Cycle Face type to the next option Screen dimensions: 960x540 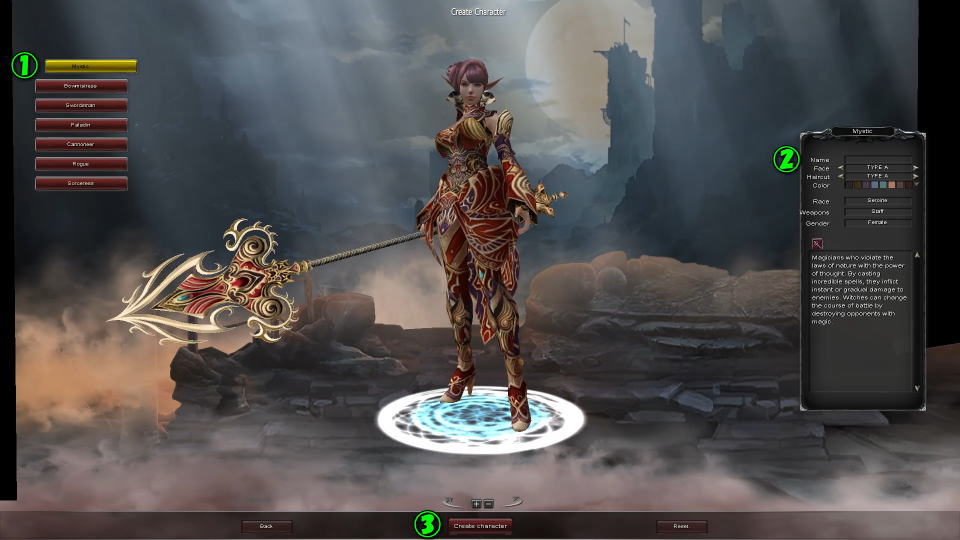(915, 168)
